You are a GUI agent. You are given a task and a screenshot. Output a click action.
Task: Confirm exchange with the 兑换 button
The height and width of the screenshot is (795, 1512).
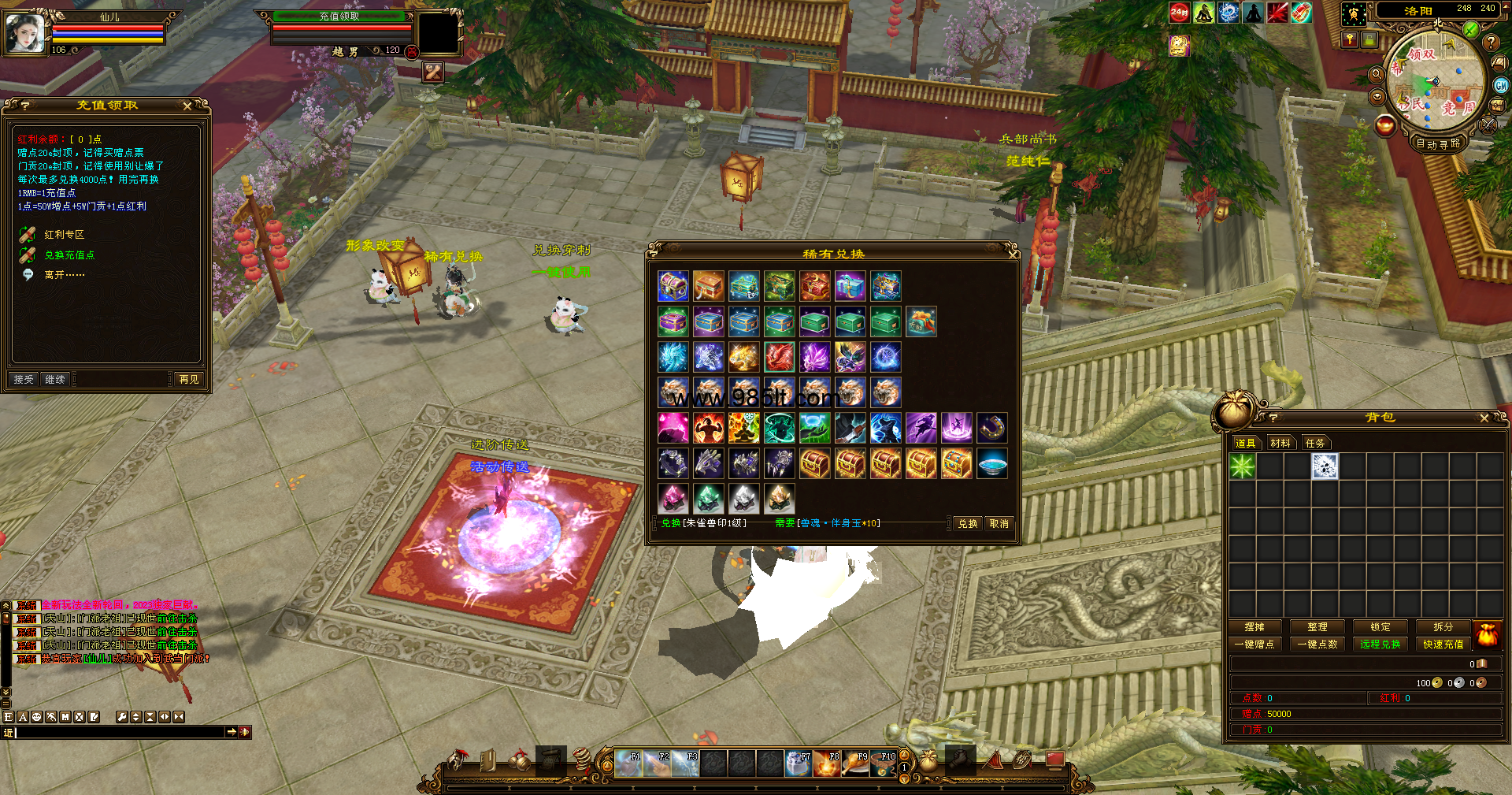coord(967,524)
